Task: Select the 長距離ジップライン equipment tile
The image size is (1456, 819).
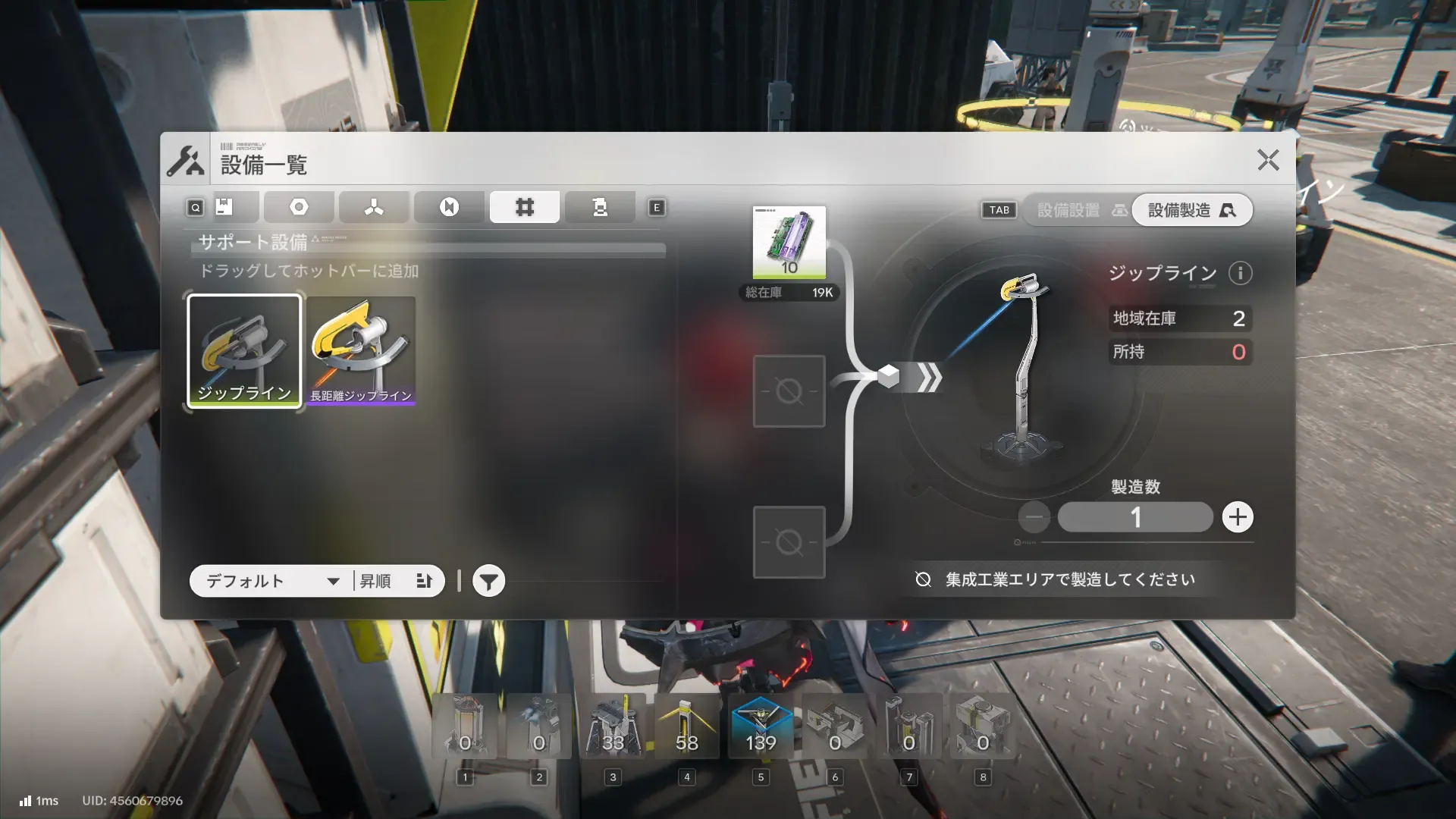Action: (x=361, y=351)
